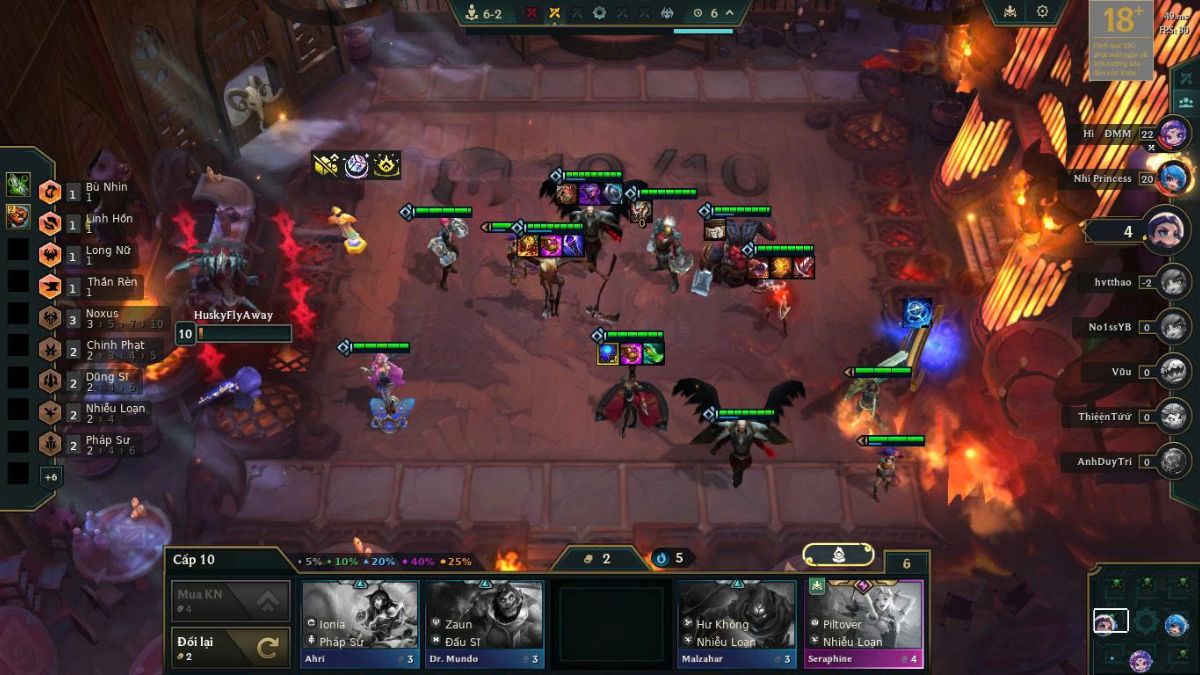Open the crown icon beside settings
Viewport: 1200px width, 675px height.
tap(1008, 12)
